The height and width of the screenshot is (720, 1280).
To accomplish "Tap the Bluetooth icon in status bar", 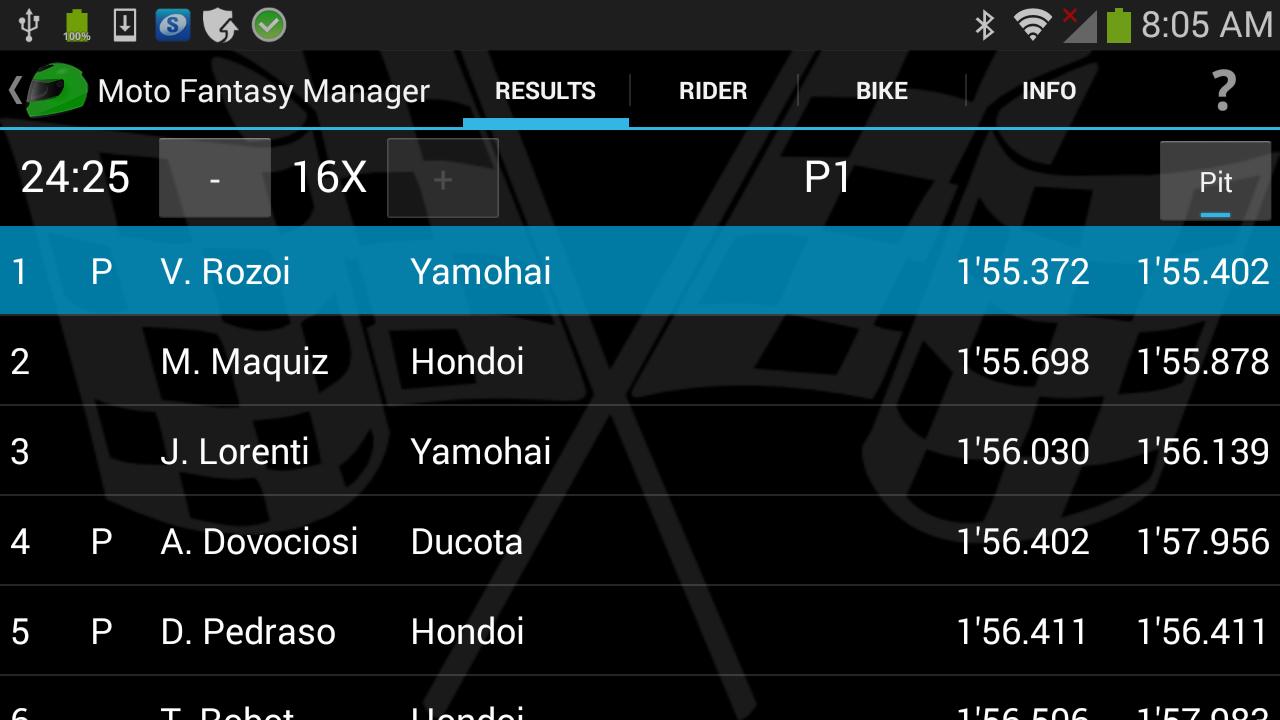I will [x=984, y=24].
